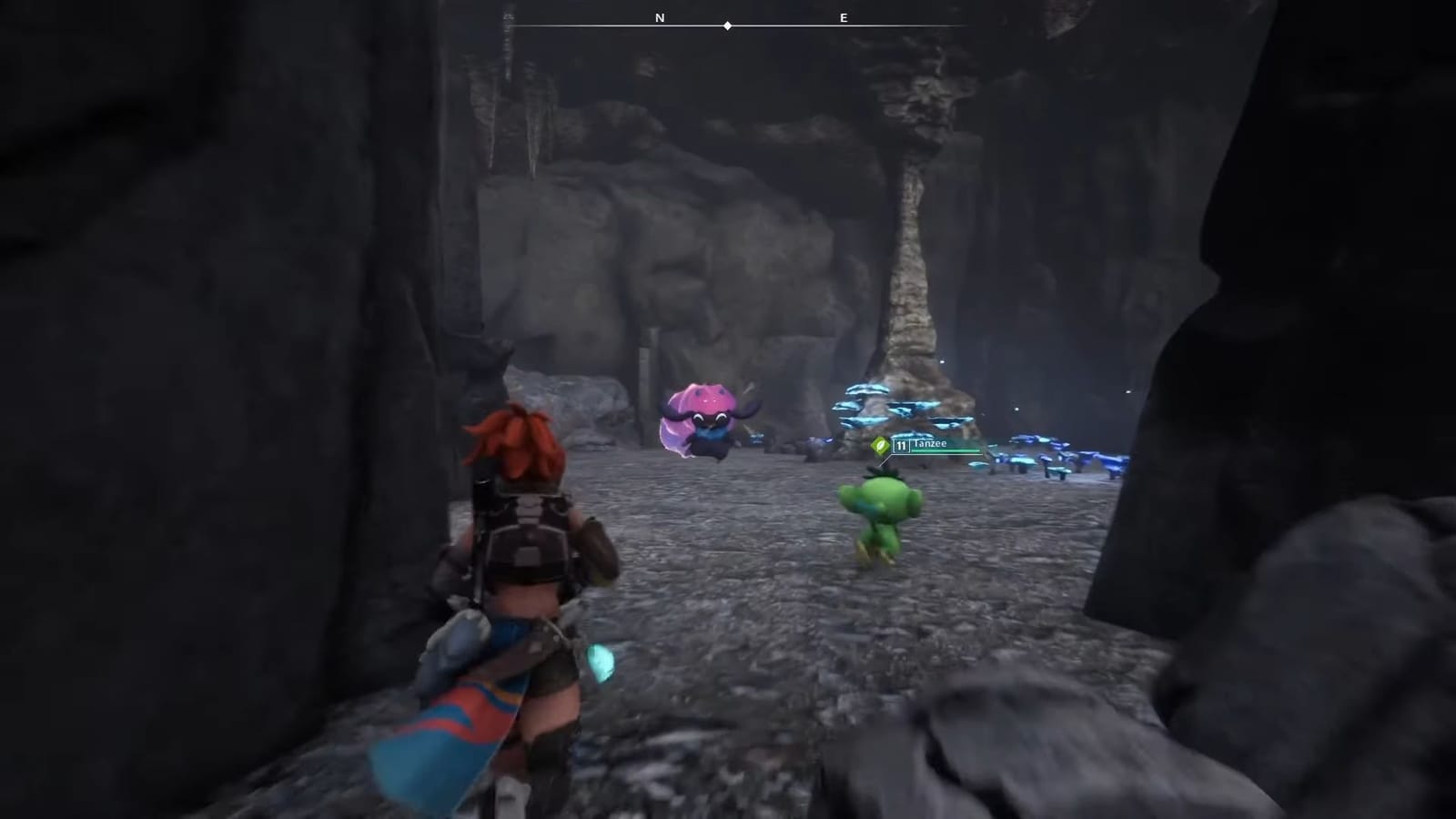Click the north (N) marker on the compass

pyautogui.click(x=660, y=17)
